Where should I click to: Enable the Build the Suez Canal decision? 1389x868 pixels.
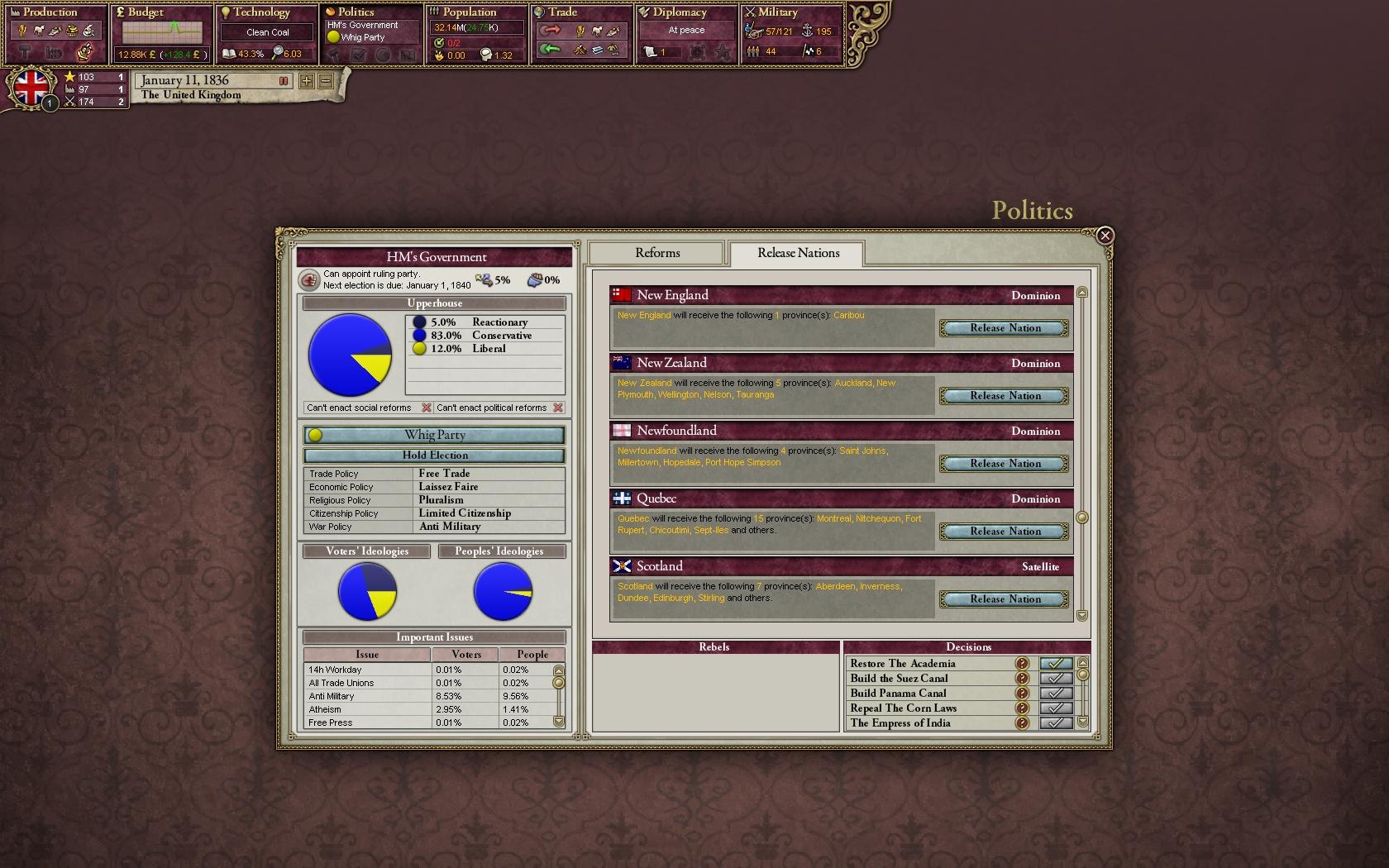pos(1056,678)
